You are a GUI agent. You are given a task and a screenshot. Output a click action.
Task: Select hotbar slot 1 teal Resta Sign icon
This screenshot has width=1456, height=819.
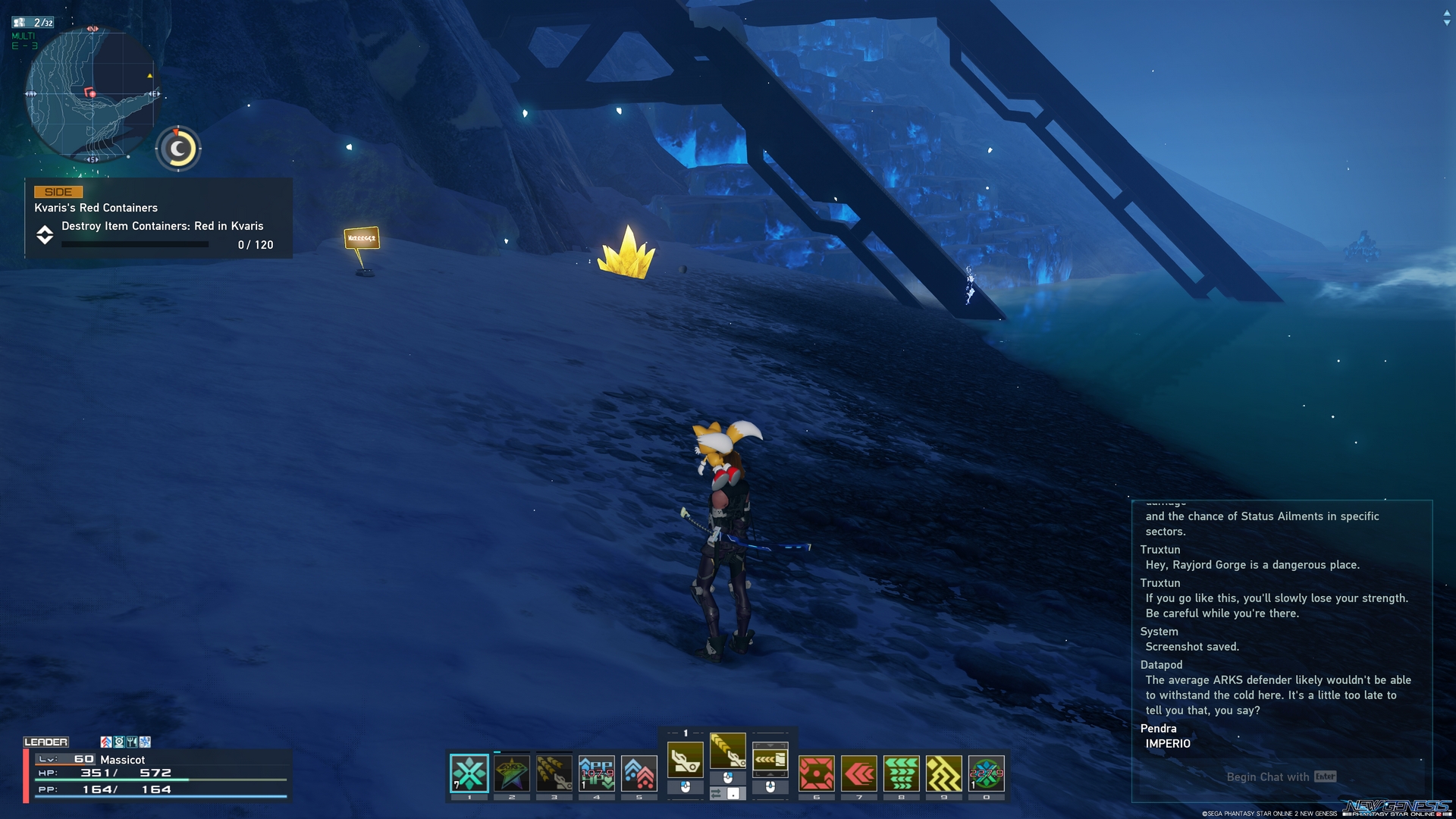(x=468, y=773)
